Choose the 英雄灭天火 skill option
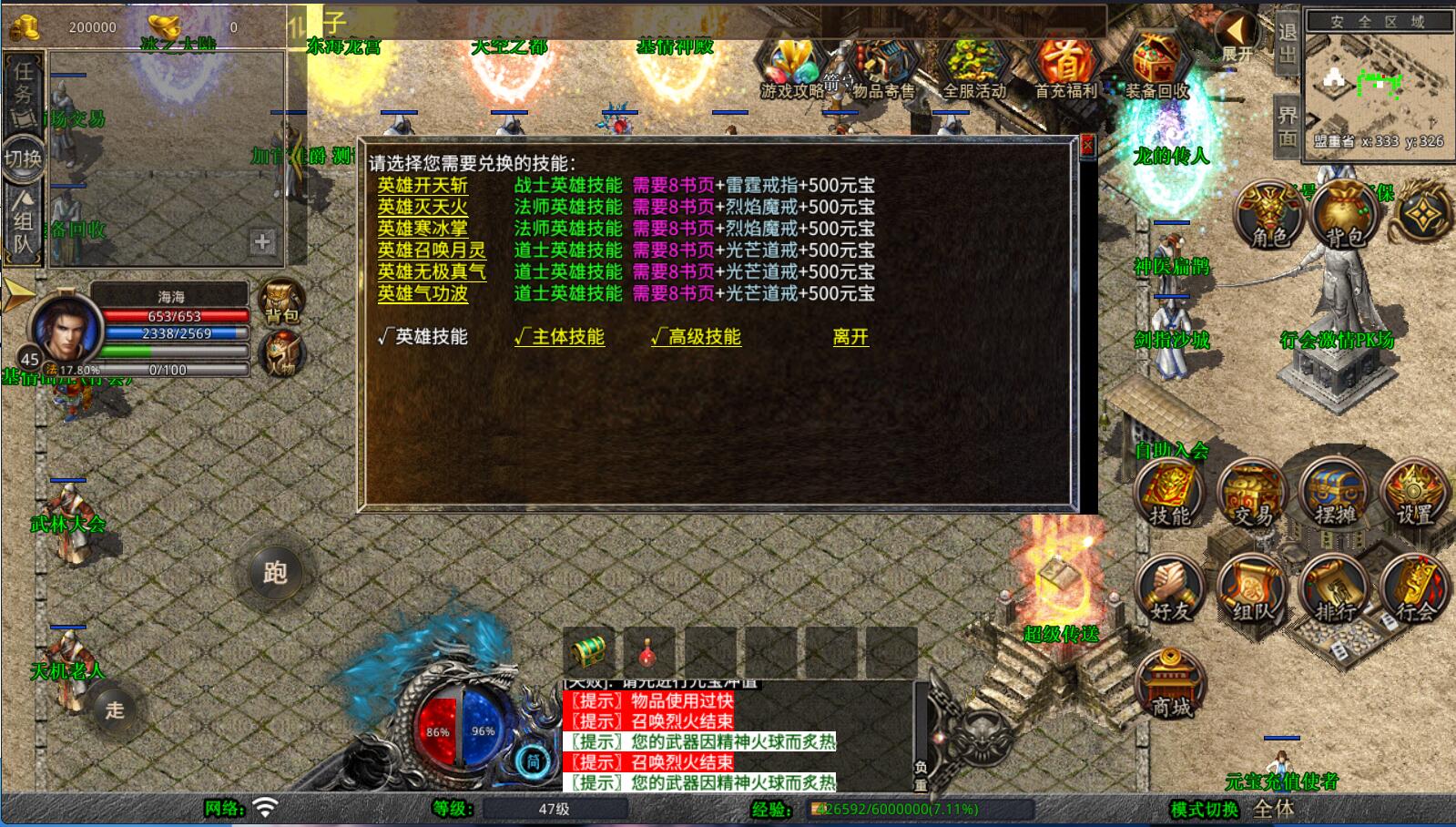This screenshot has width=1456, height=827. pos(423,208)
